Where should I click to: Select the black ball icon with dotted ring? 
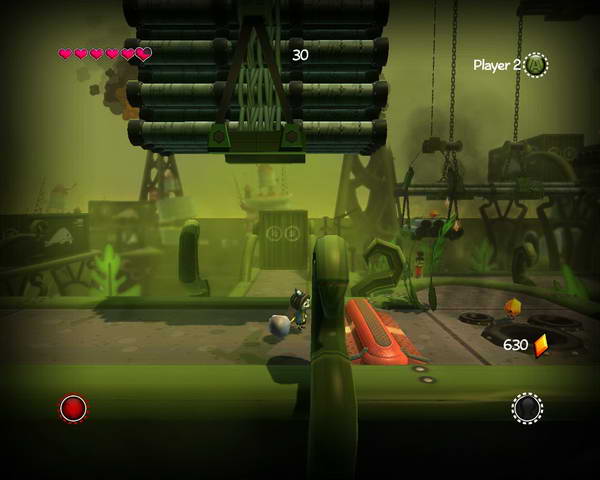click(527, 408)
